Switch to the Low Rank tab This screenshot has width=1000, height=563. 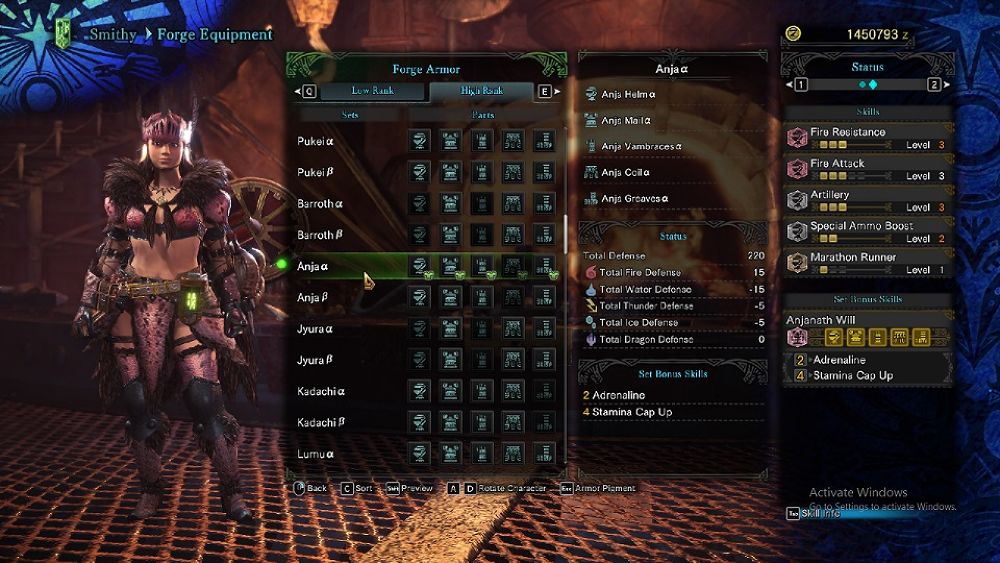click(x=372, y=91)
